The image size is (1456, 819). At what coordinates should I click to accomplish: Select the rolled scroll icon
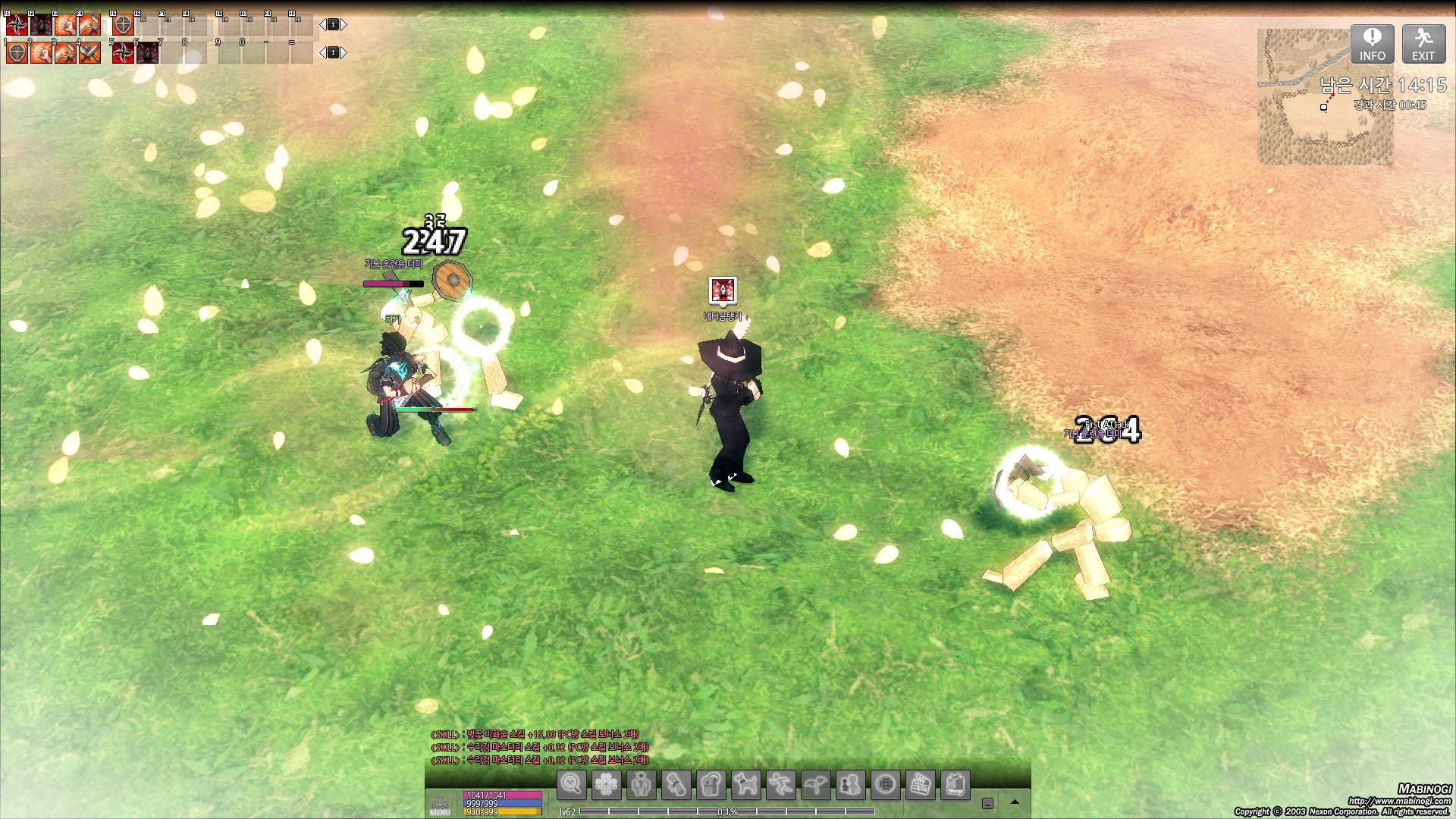click(x=676, y=785)
